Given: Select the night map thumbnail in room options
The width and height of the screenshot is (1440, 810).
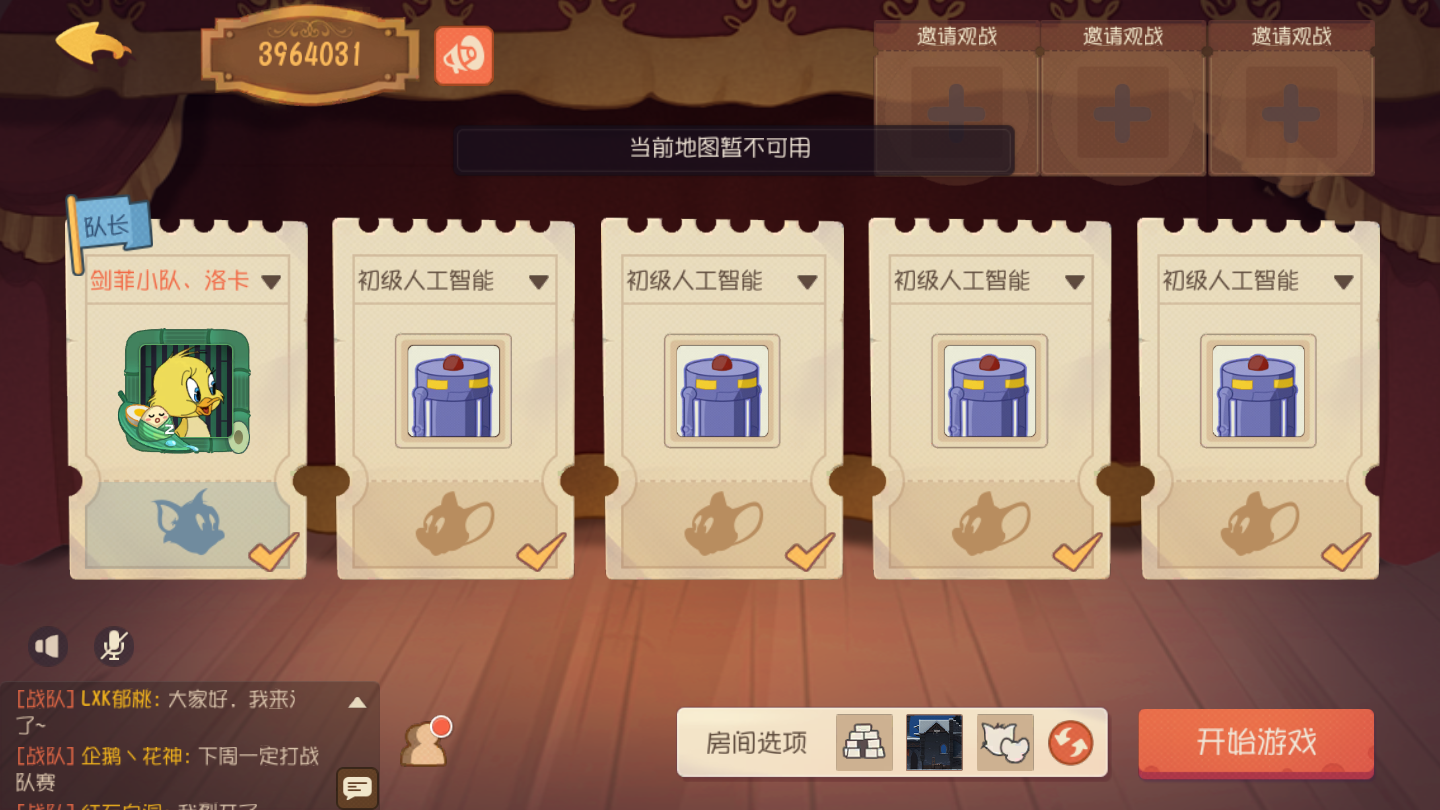Looking at the screenshot, I should (933, 743).
